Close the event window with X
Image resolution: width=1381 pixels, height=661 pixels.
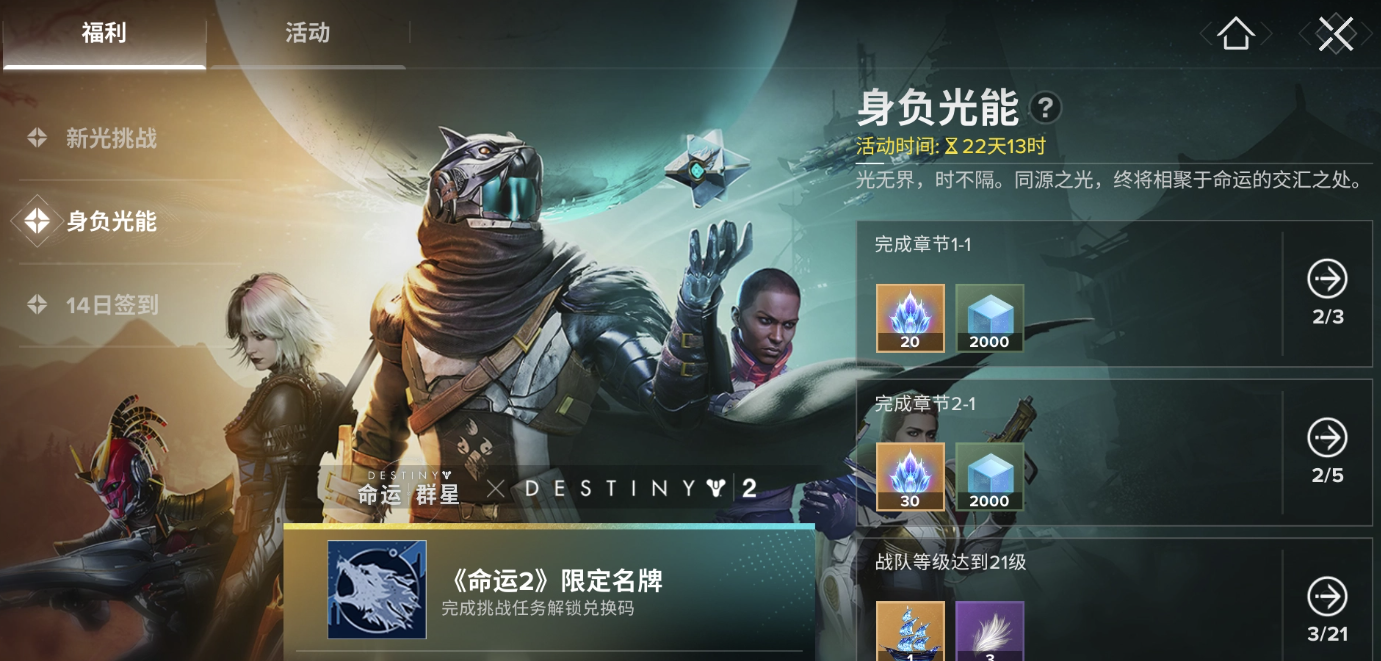tap(1335, 34)
